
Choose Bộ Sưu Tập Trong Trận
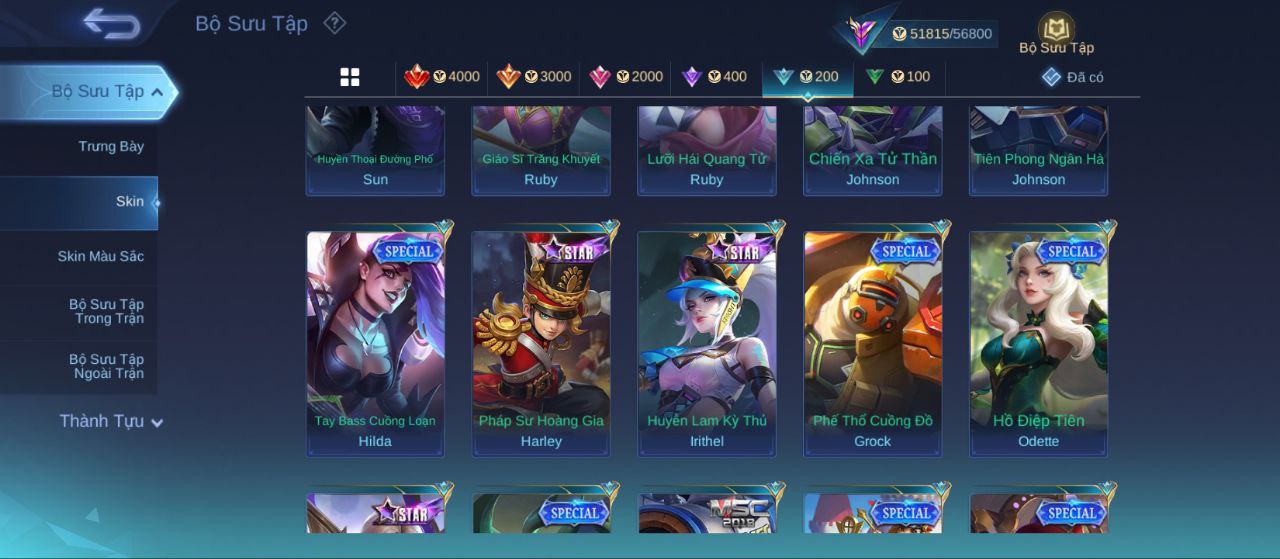(x=106, y=312)
